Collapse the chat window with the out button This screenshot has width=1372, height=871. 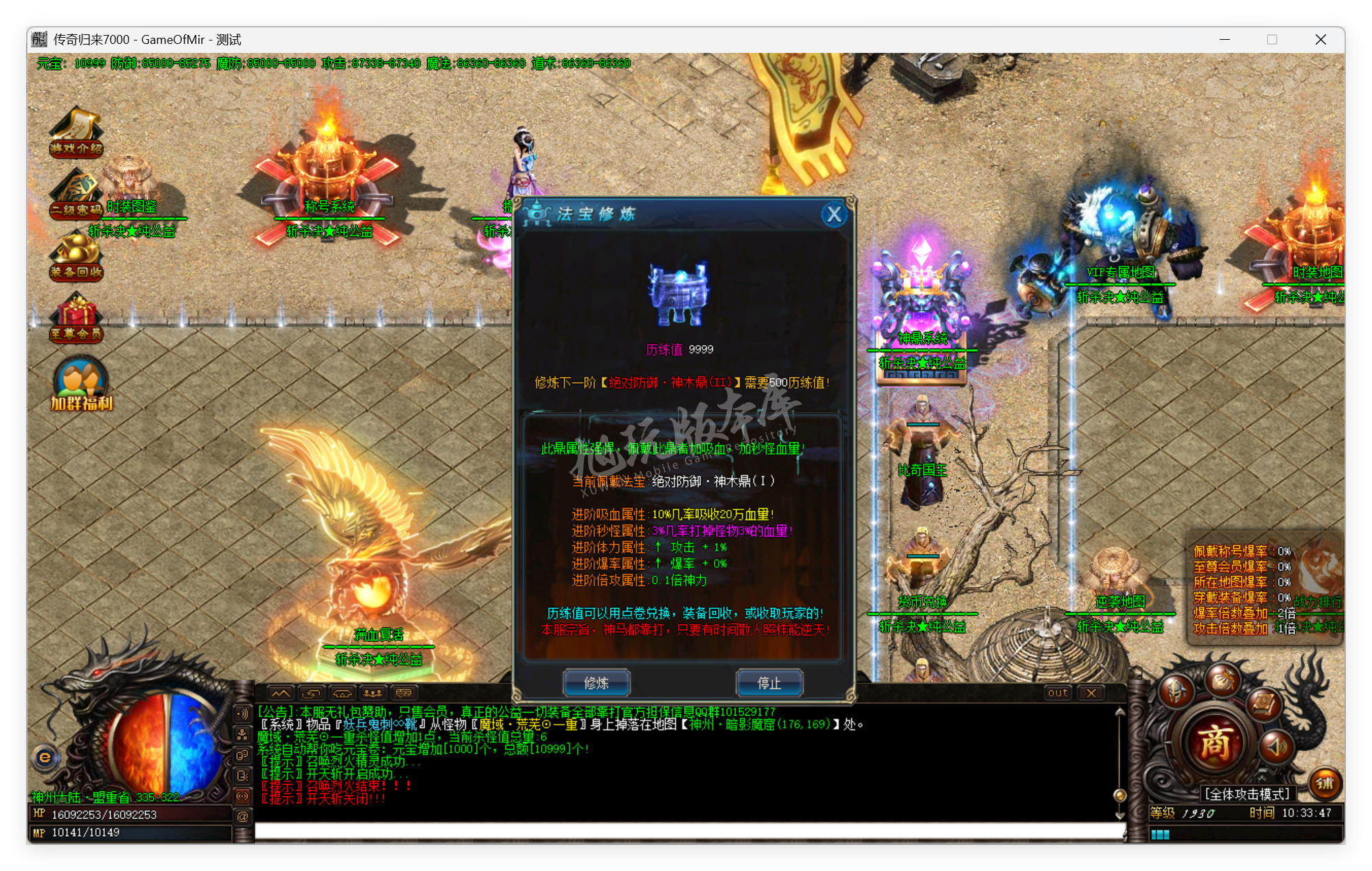coord(1056,693)
